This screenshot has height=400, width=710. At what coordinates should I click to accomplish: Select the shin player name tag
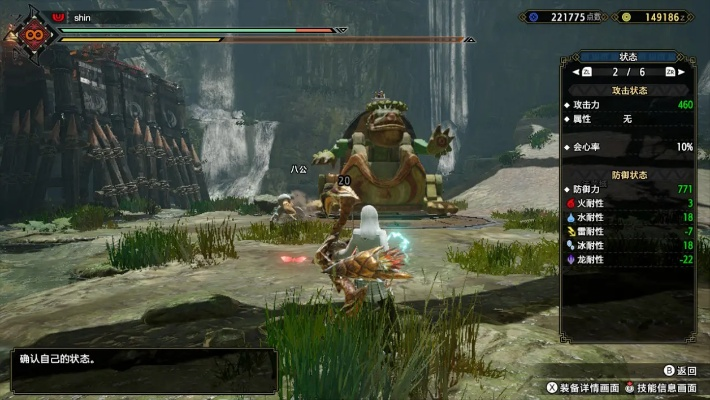(x=83, y=16)
